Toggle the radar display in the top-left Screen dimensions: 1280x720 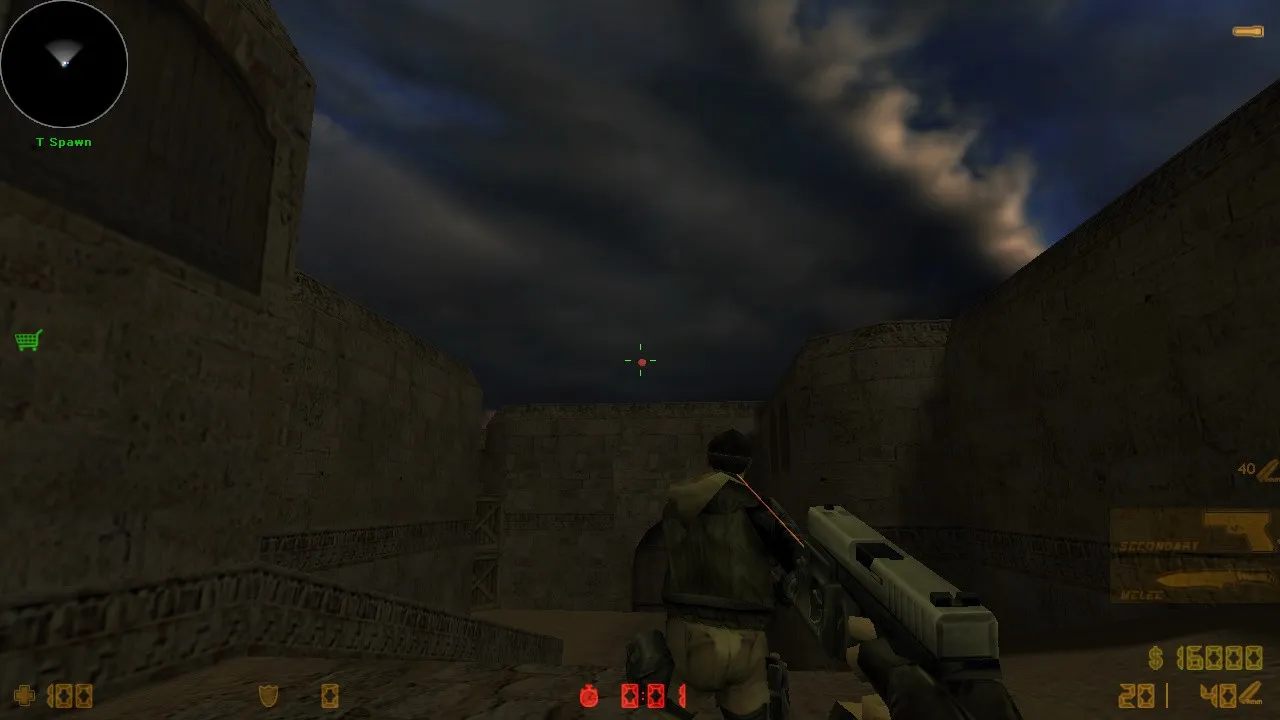tap(64, 64)
